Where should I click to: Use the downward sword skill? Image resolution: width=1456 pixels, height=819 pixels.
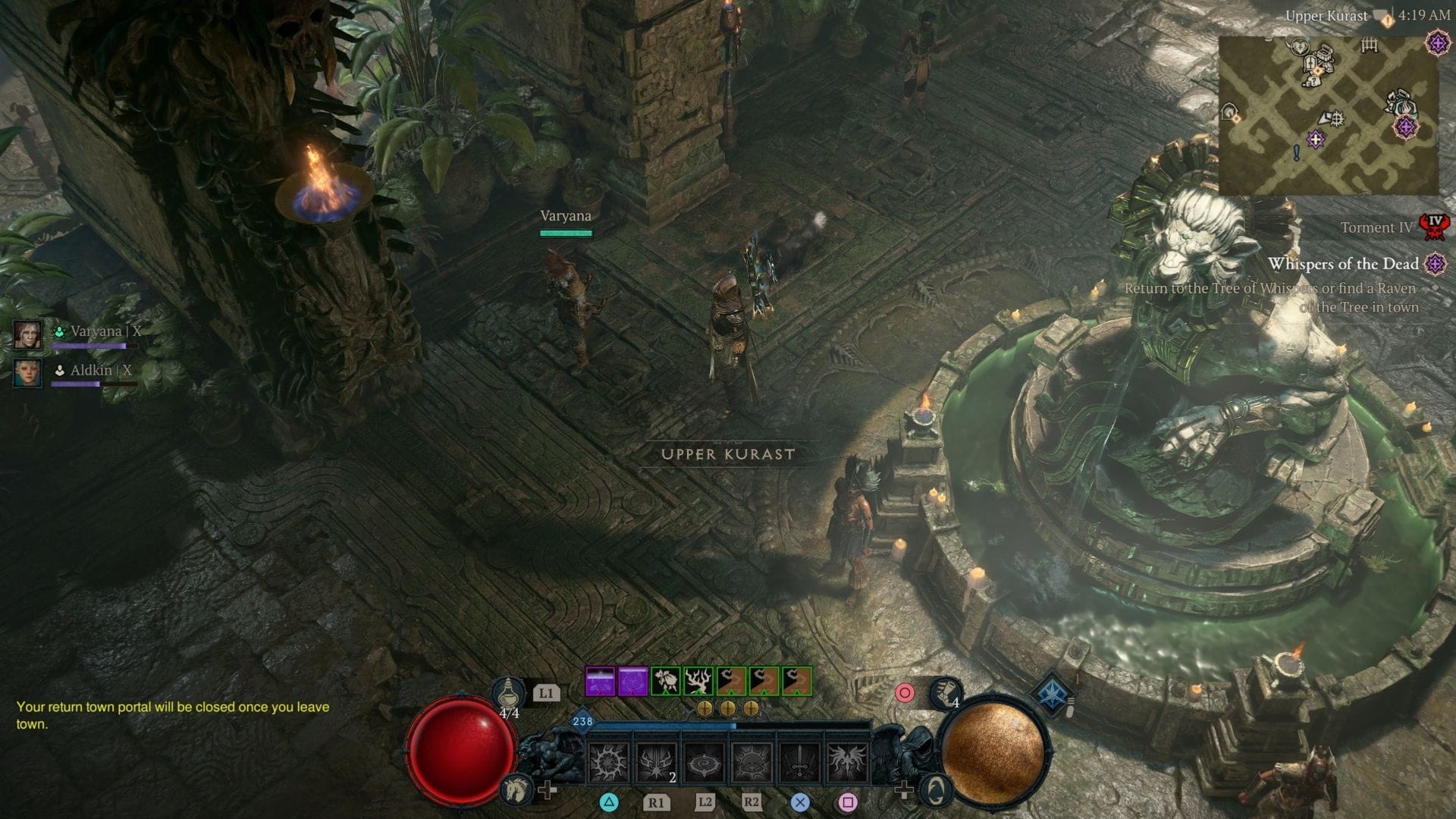(799, 762)
